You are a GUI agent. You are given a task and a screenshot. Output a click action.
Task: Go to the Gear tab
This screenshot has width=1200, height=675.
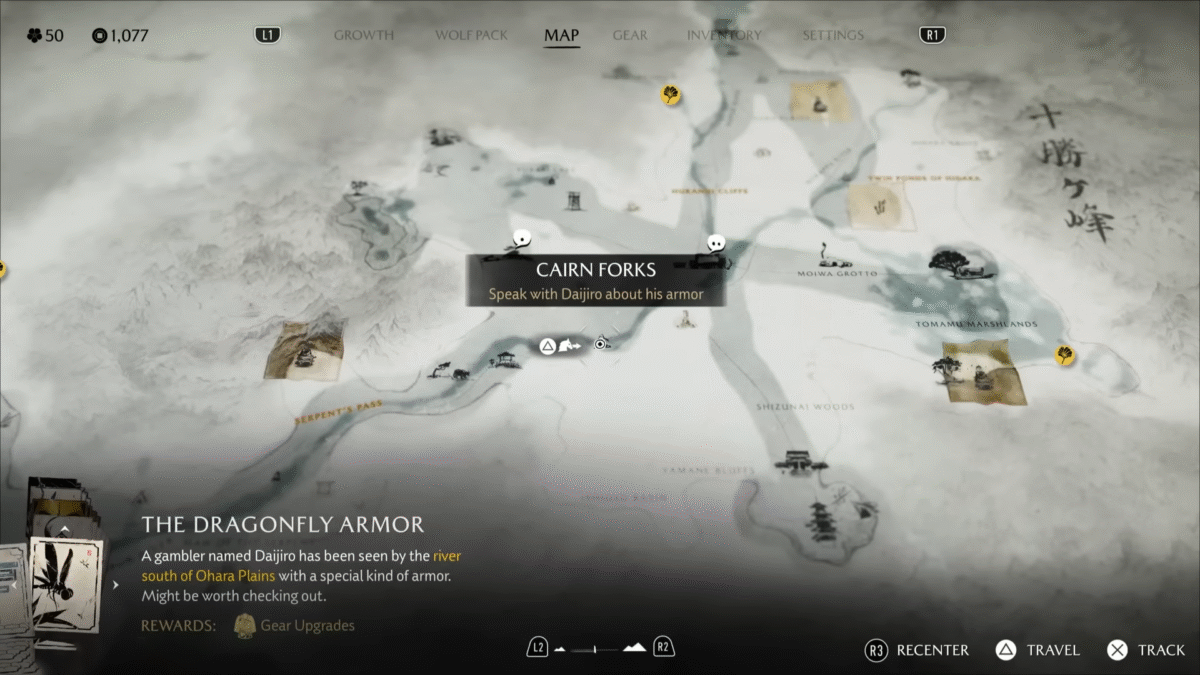point(630,35)
